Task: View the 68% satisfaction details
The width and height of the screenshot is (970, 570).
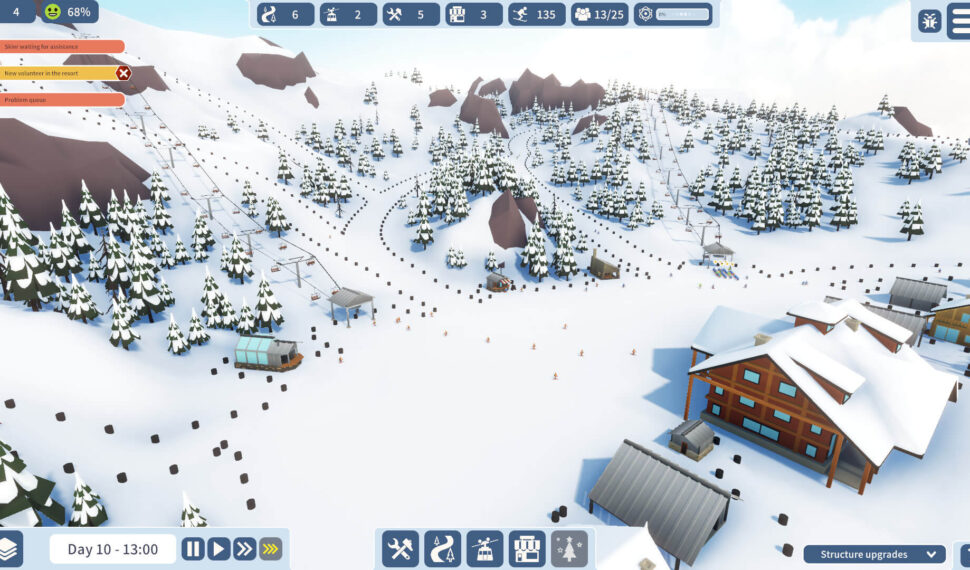Action: [x=67, y=12]
